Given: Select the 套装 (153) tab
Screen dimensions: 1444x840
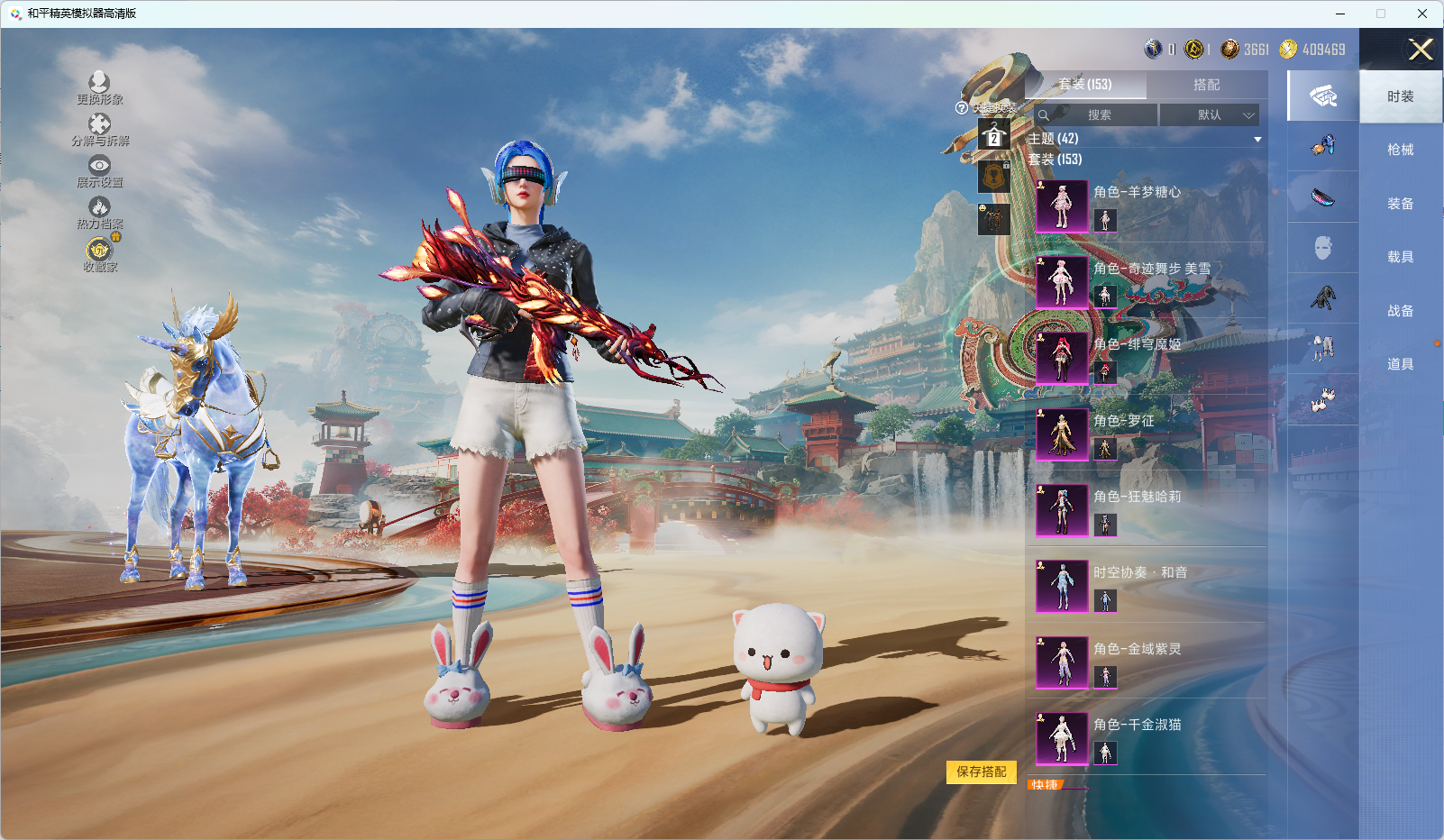Looking at the screenshot, I should coord(1085,85).
